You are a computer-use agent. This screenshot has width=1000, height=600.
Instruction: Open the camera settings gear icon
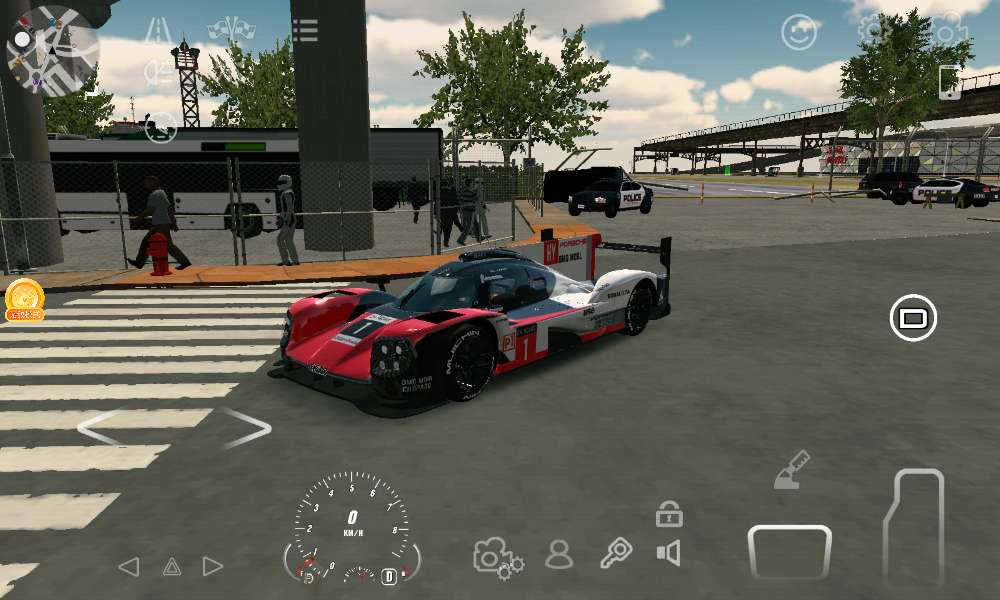point(497,556)
